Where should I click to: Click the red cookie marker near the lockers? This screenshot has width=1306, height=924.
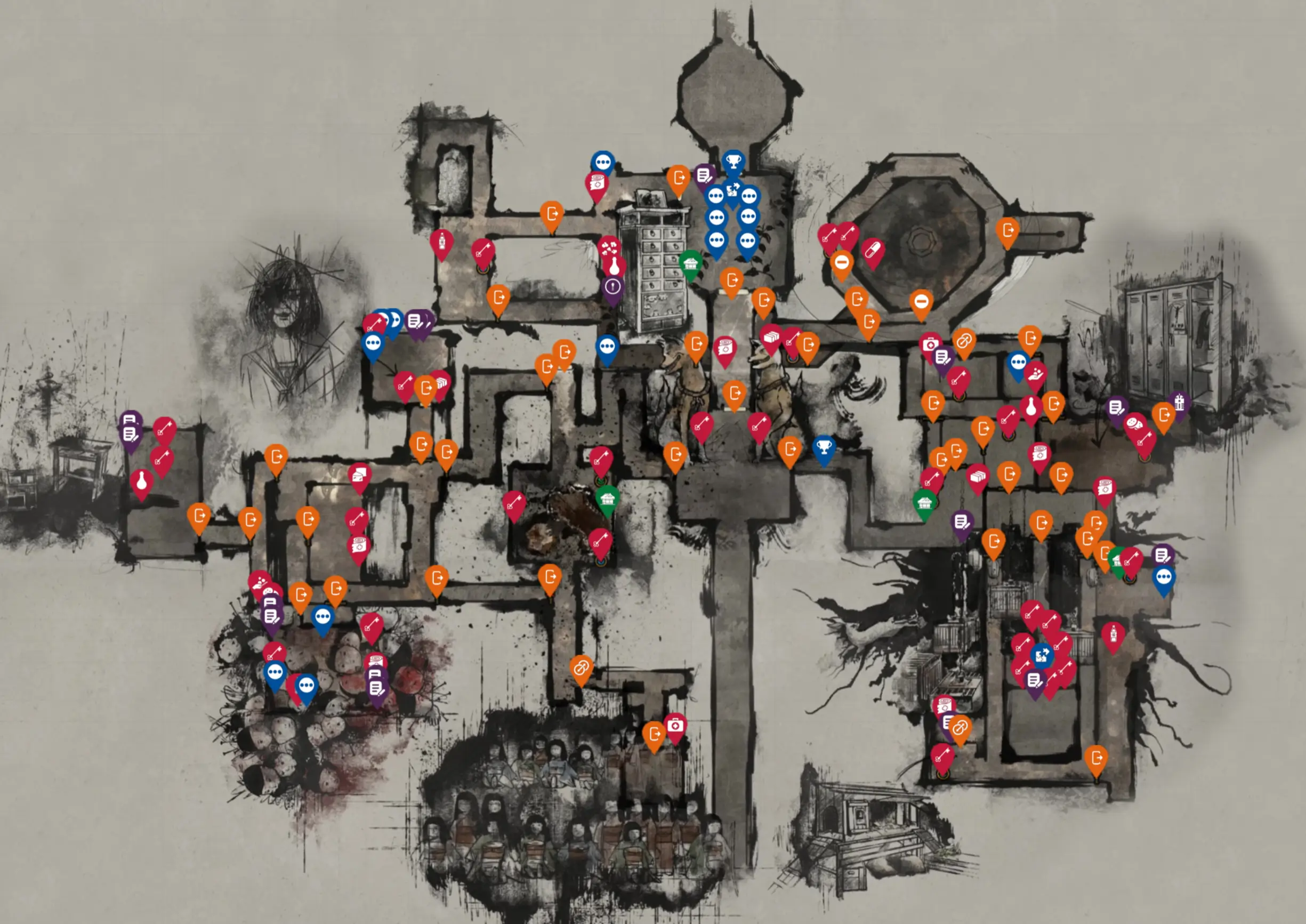click(x=1134, y=424)
